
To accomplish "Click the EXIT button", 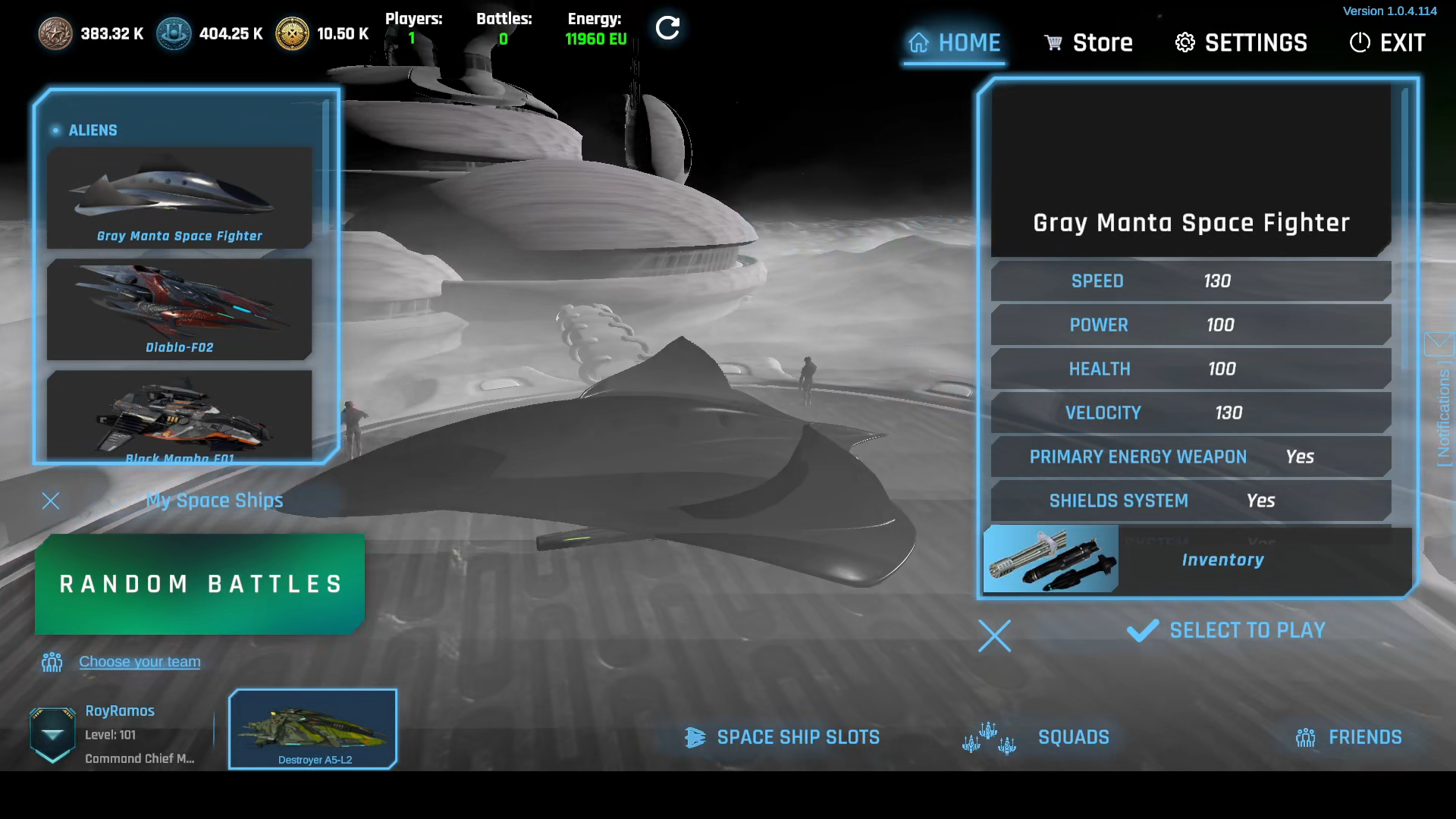I will click(x=1387, y=43).
